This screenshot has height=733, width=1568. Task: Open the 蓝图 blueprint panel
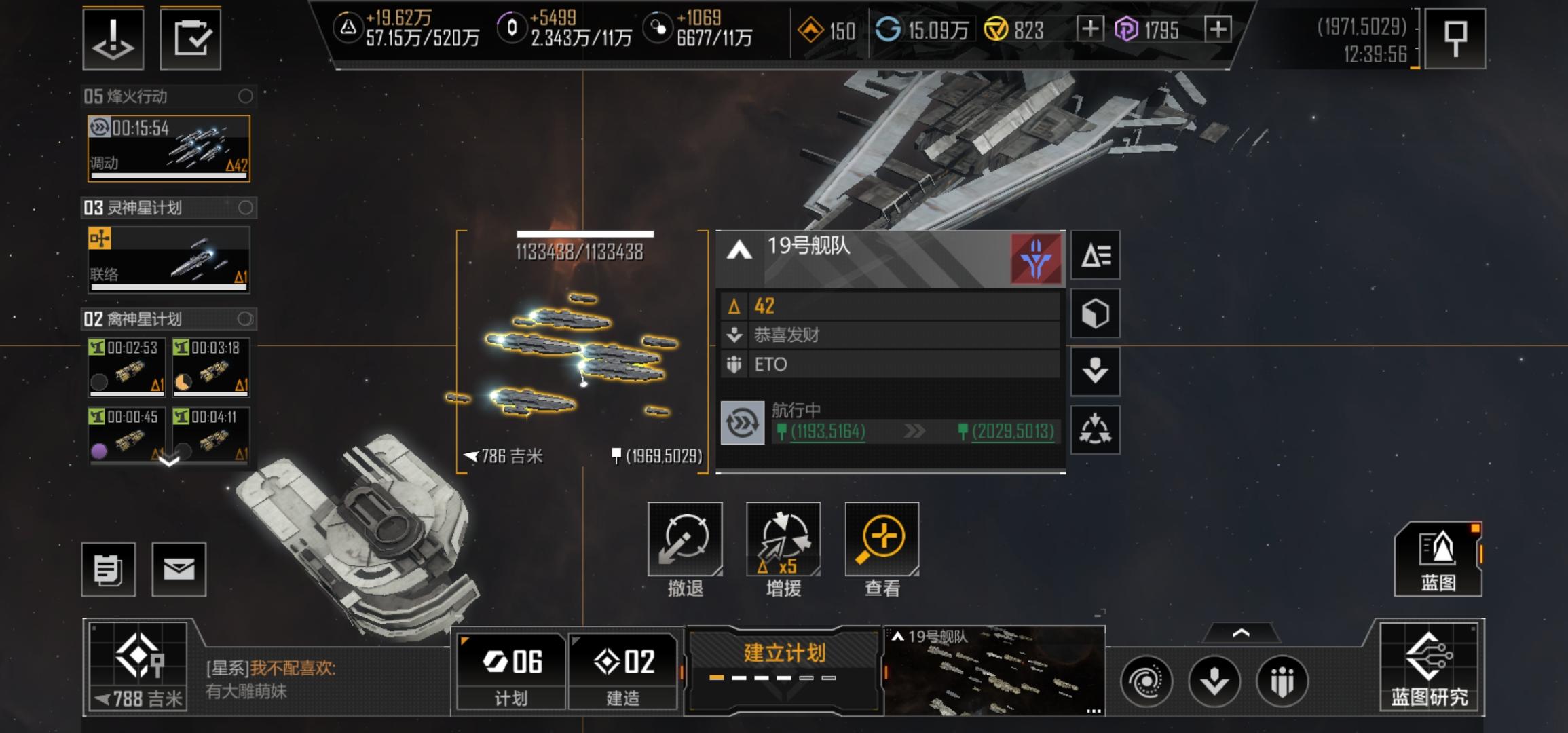[x=1438, y=559]
